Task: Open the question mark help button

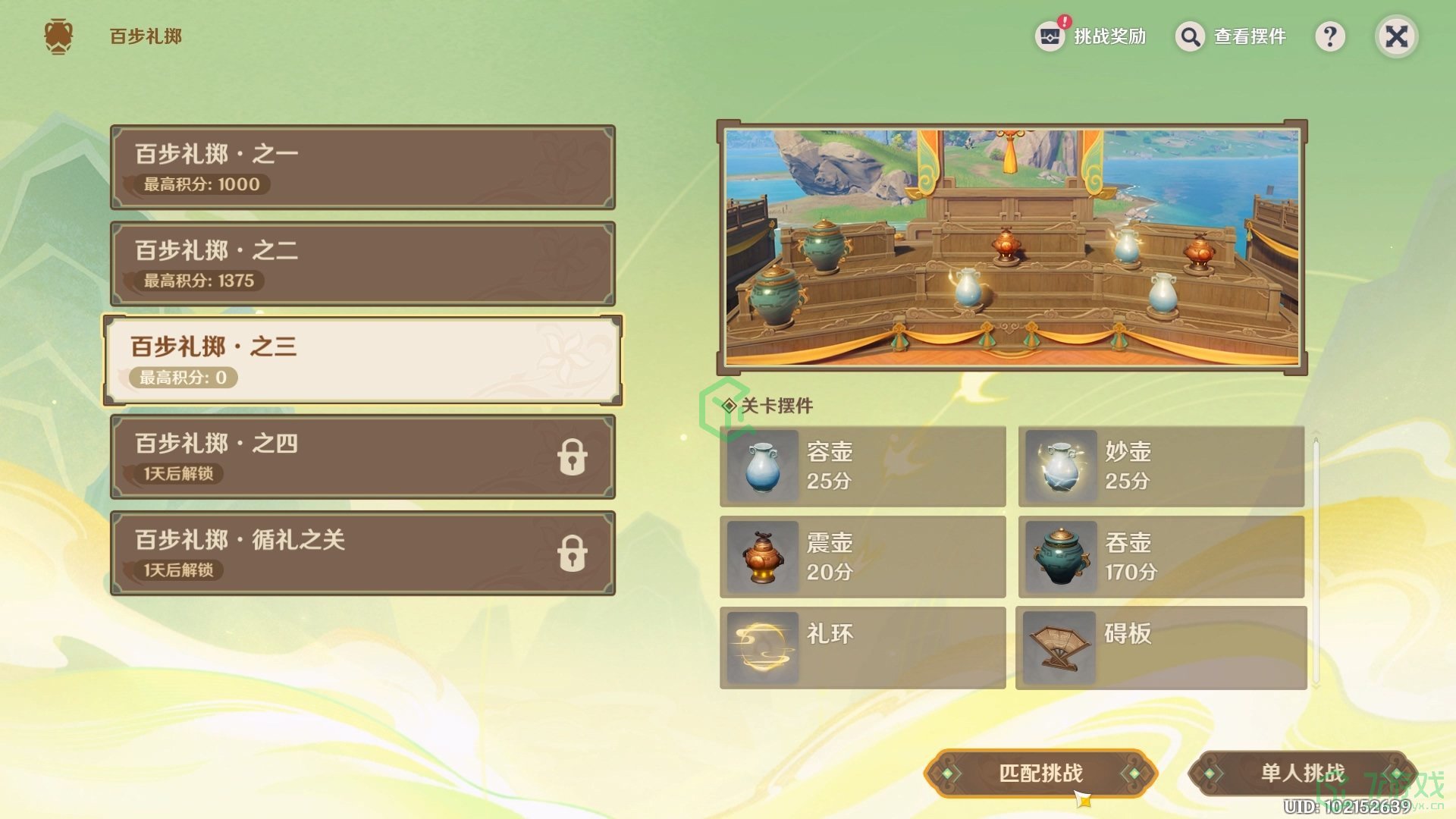Action: 1330,36
